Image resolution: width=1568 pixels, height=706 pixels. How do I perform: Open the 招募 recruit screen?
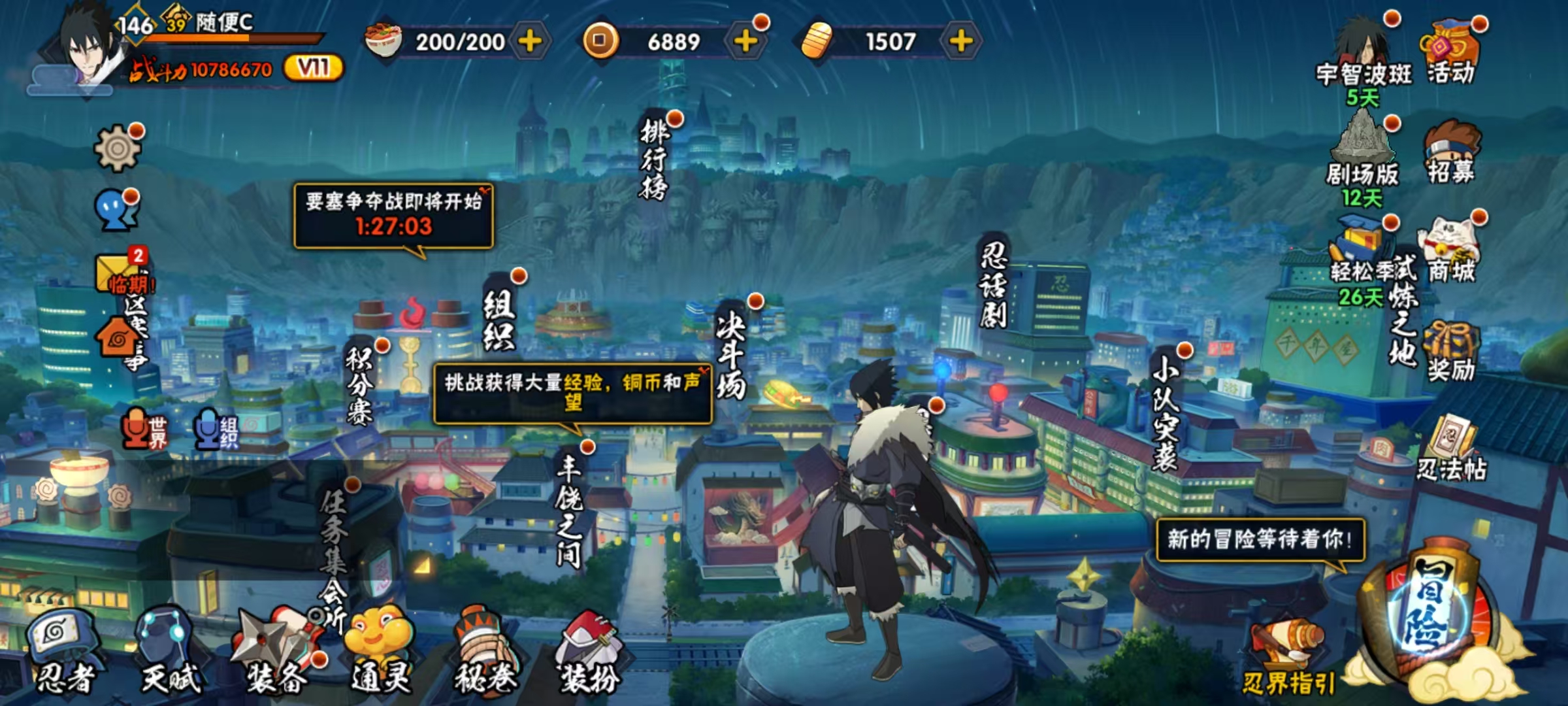click(1451, 154)
